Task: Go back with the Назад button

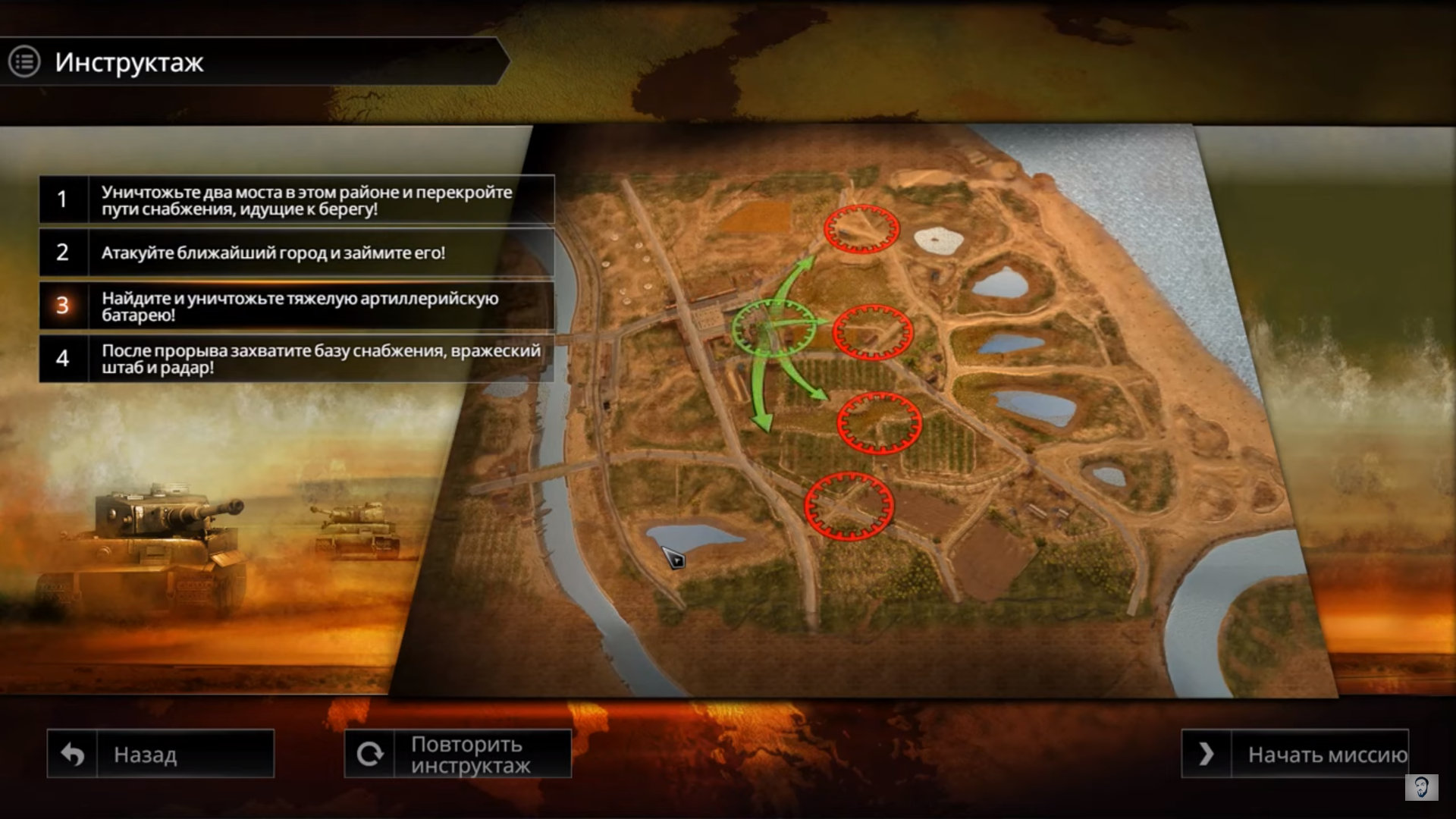Action: [x=161, y=754]
